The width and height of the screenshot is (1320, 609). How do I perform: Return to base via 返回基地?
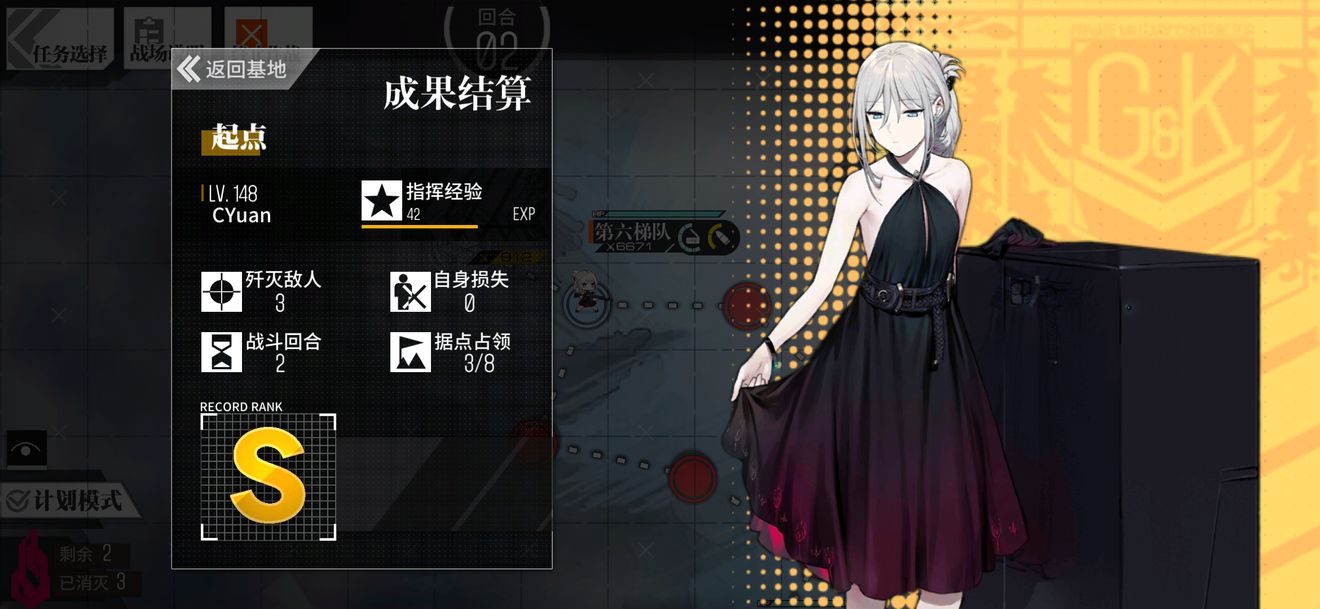point(235,69)
